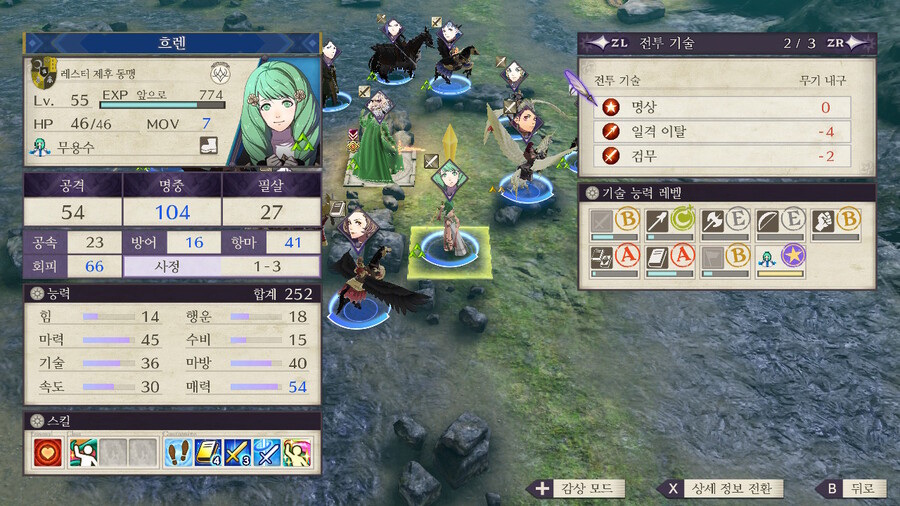Inspect the white book faith skill tile
This screenshot has height=506, width=900.
(x=670, y=261)
